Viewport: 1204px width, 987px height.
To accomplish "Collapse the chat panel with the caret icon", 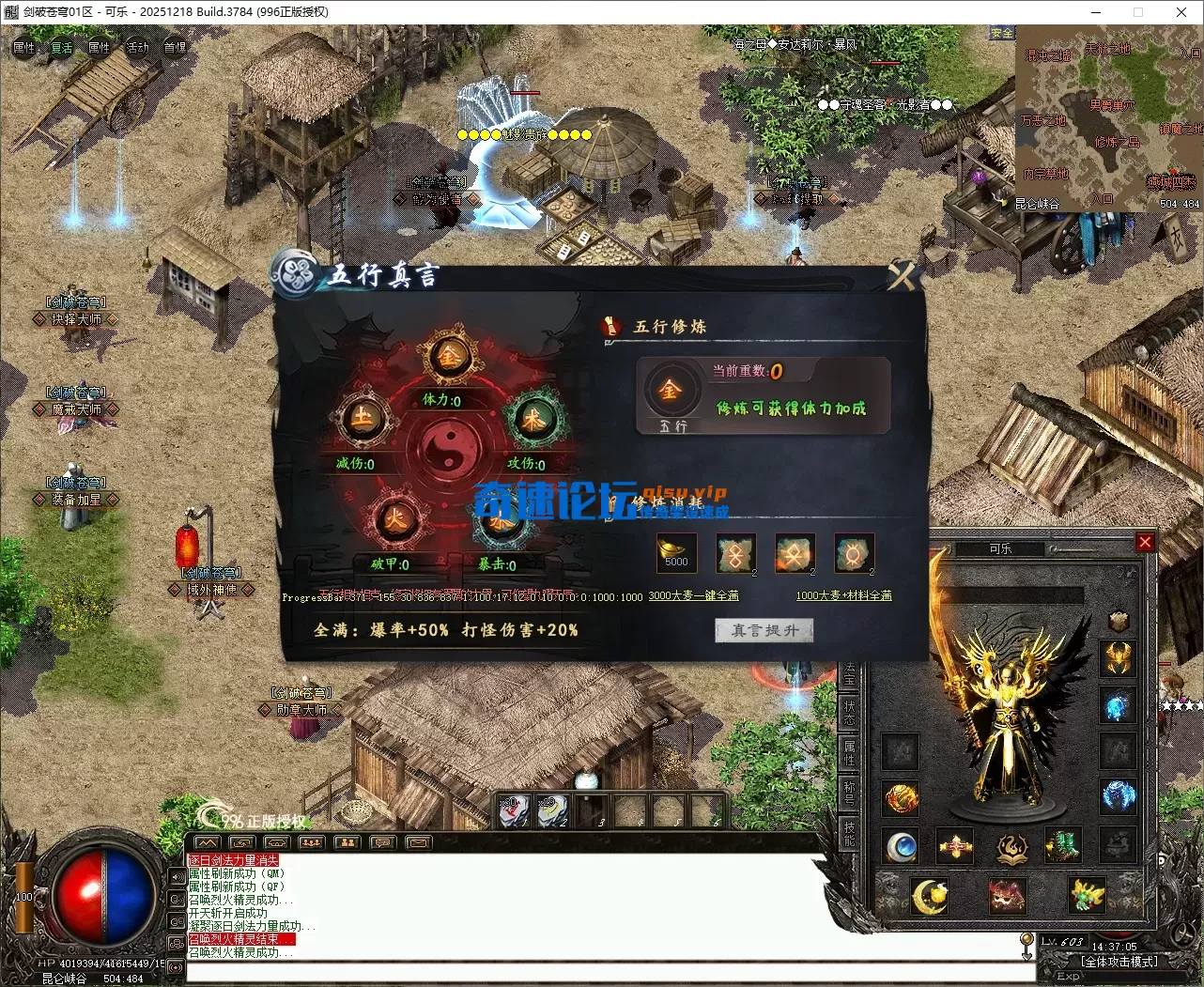I will coord(207,842).
